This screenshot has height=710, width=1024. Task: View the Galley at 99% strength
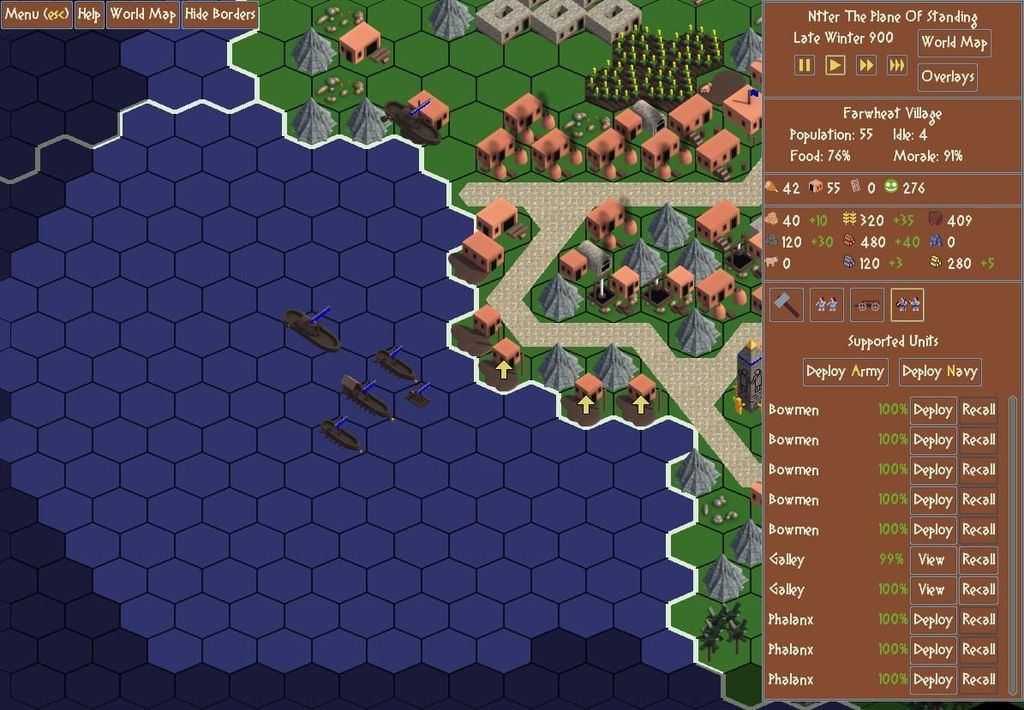tap(931, 560)
